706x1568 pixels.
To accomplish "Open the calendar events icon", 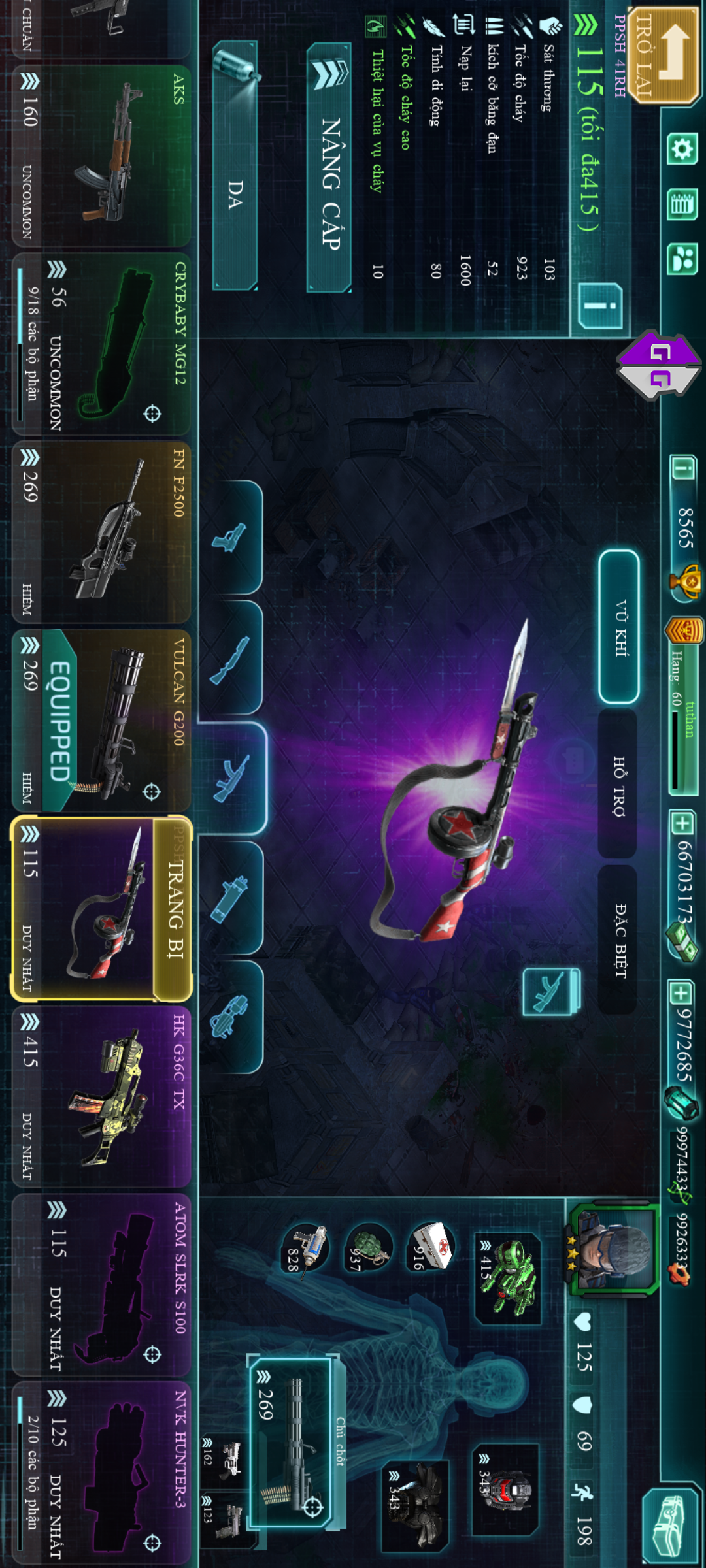I will click(682, 205).
